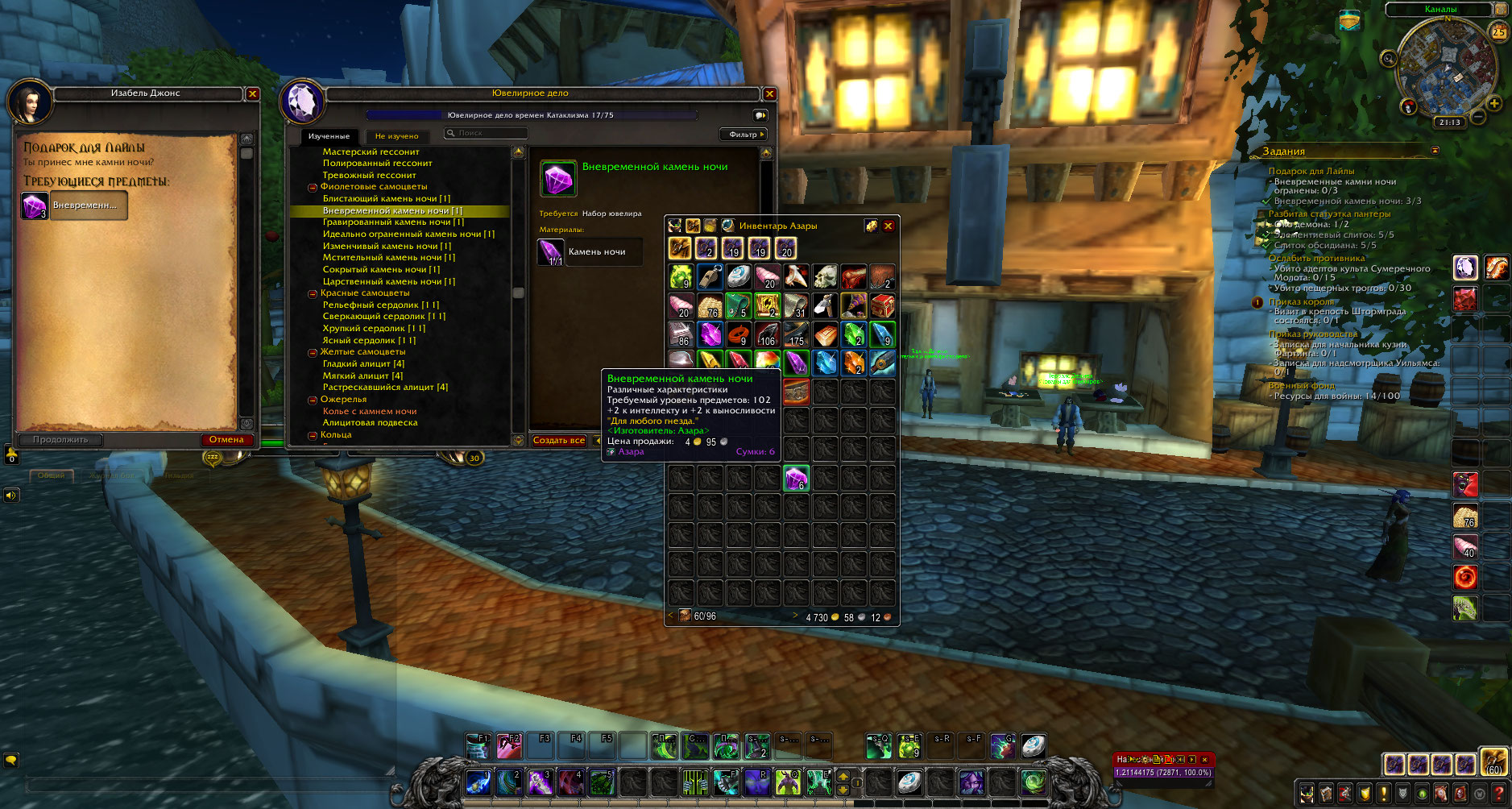The image size is (1512, 809).
Task: Switch to the Общий chat tab
Action: point(51,475)
